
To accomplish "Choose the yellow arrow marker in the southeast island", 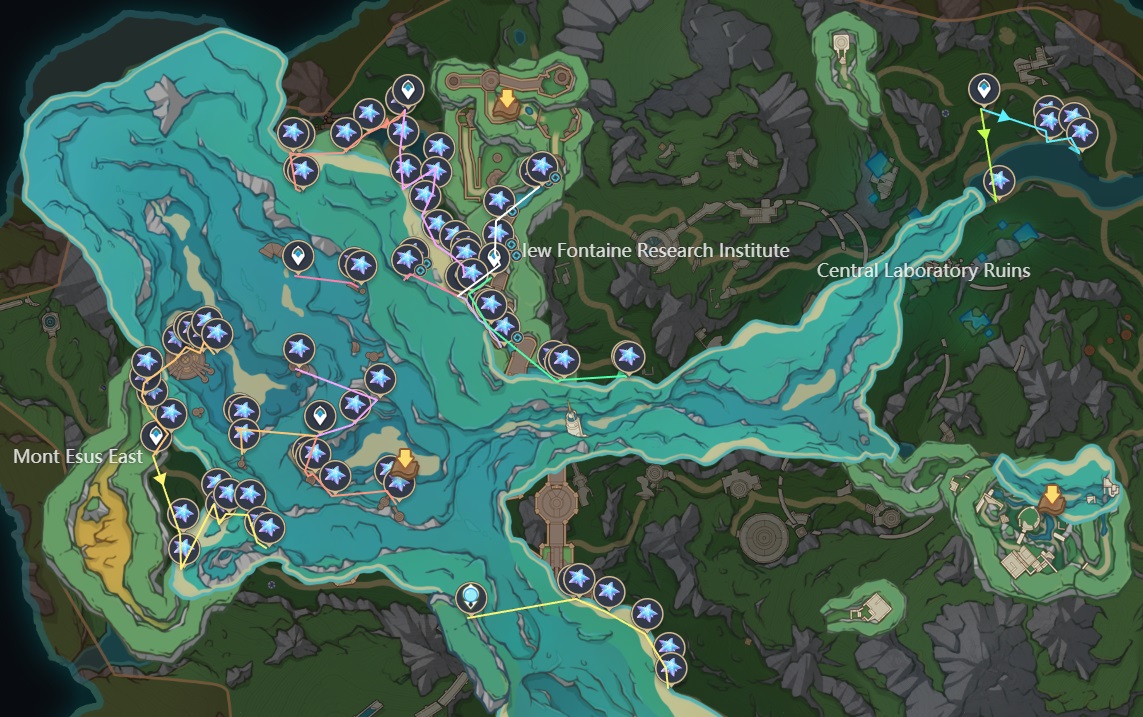I will pyautogui.click(x=1051, y=497).
